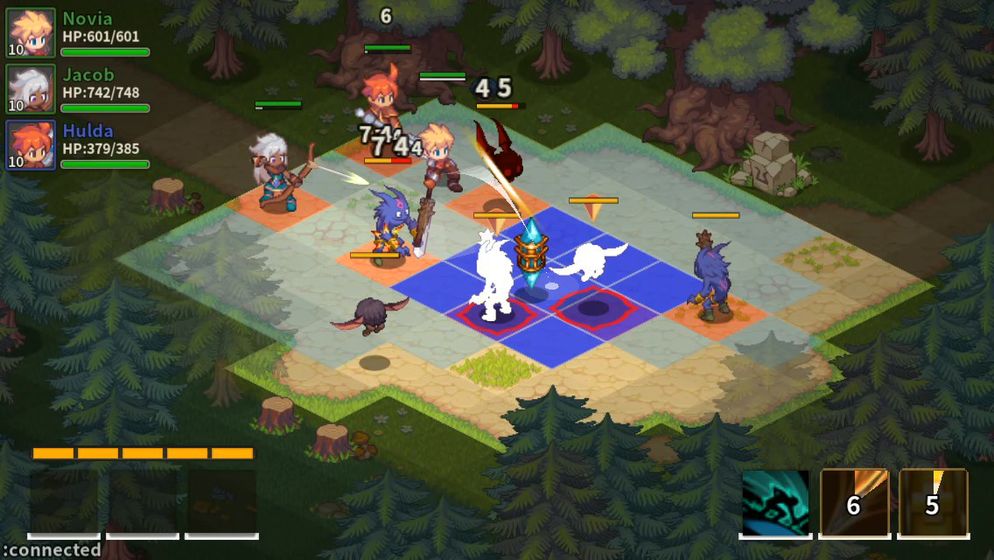Activate the teal dash skill icon
Viewport: 994px width, 560px height.
point(775,502)
